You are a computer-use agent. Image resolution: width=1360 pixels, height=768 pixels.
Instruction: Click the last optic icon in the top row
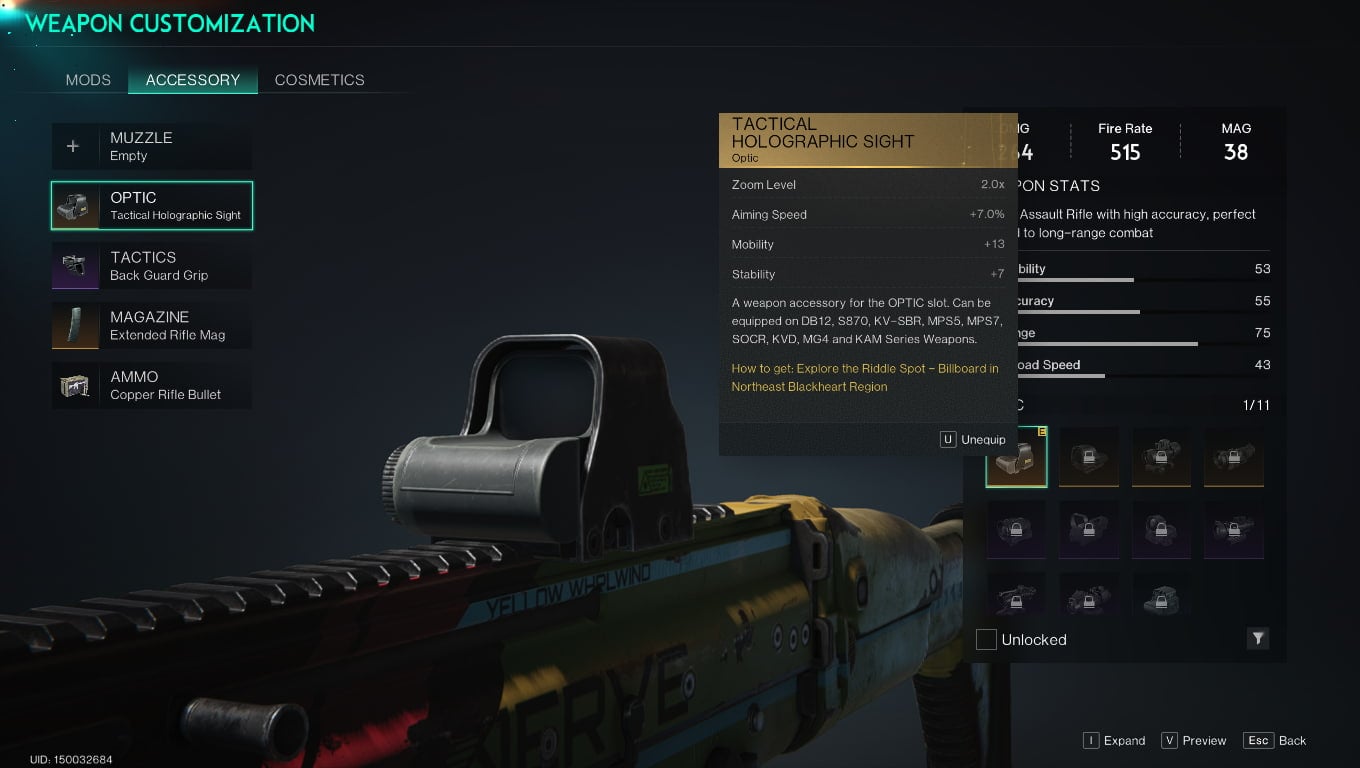point(1234,457)
